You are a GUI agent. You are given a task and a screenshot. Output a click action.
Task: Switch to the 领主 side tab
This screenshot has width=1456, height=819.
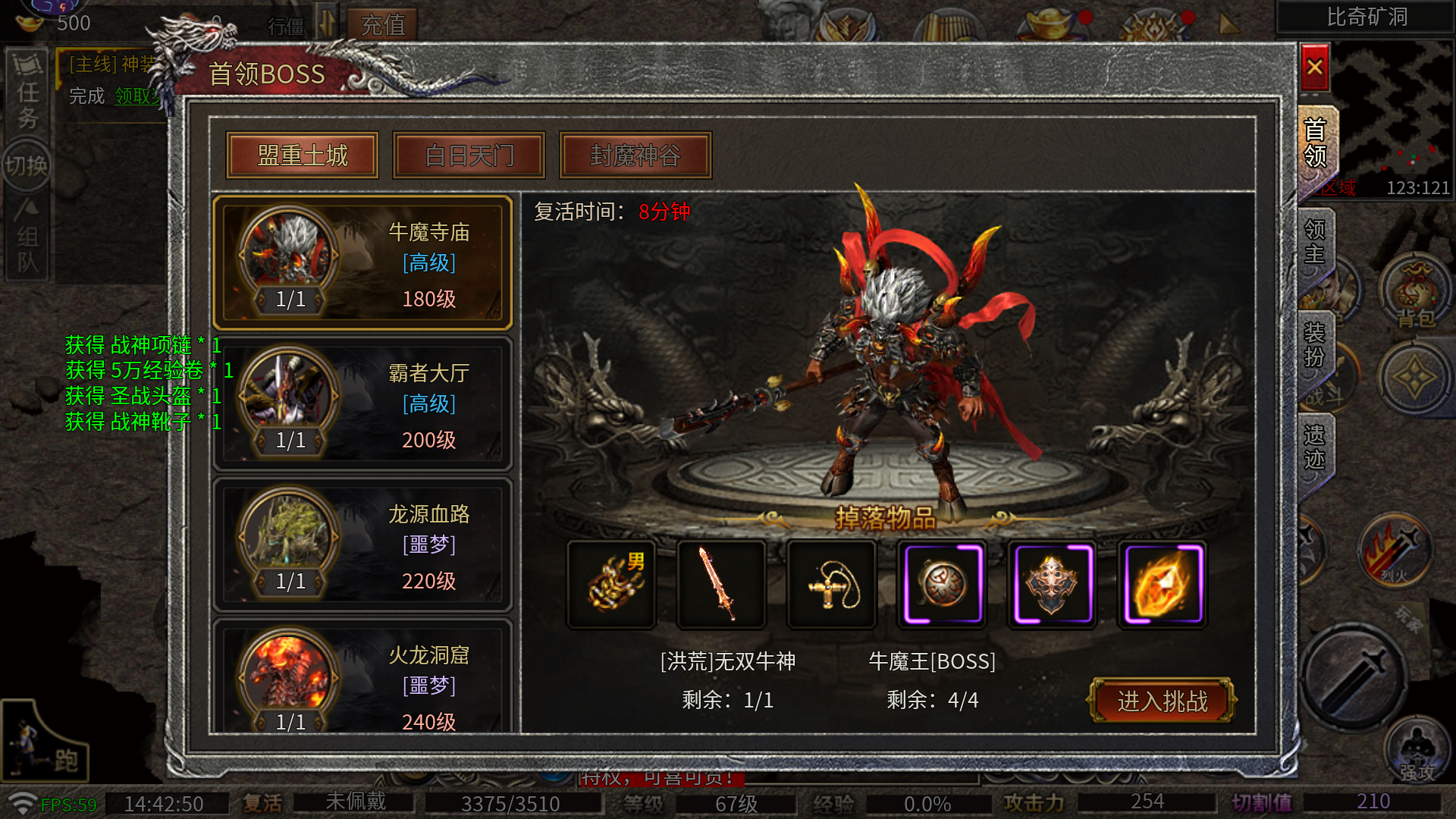[x=1315, y=243]
